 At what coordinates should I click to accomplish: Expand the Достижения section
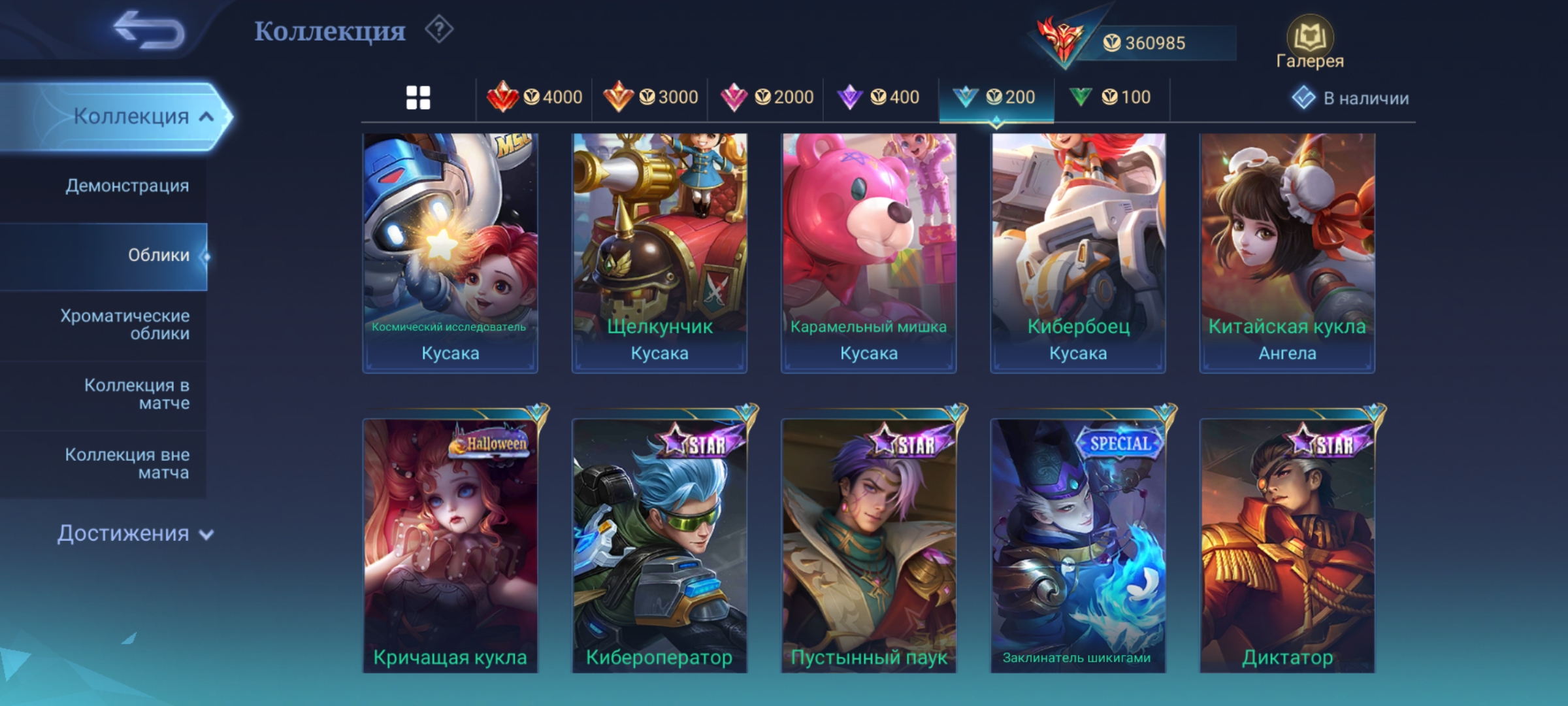click(x=135, y=533)
